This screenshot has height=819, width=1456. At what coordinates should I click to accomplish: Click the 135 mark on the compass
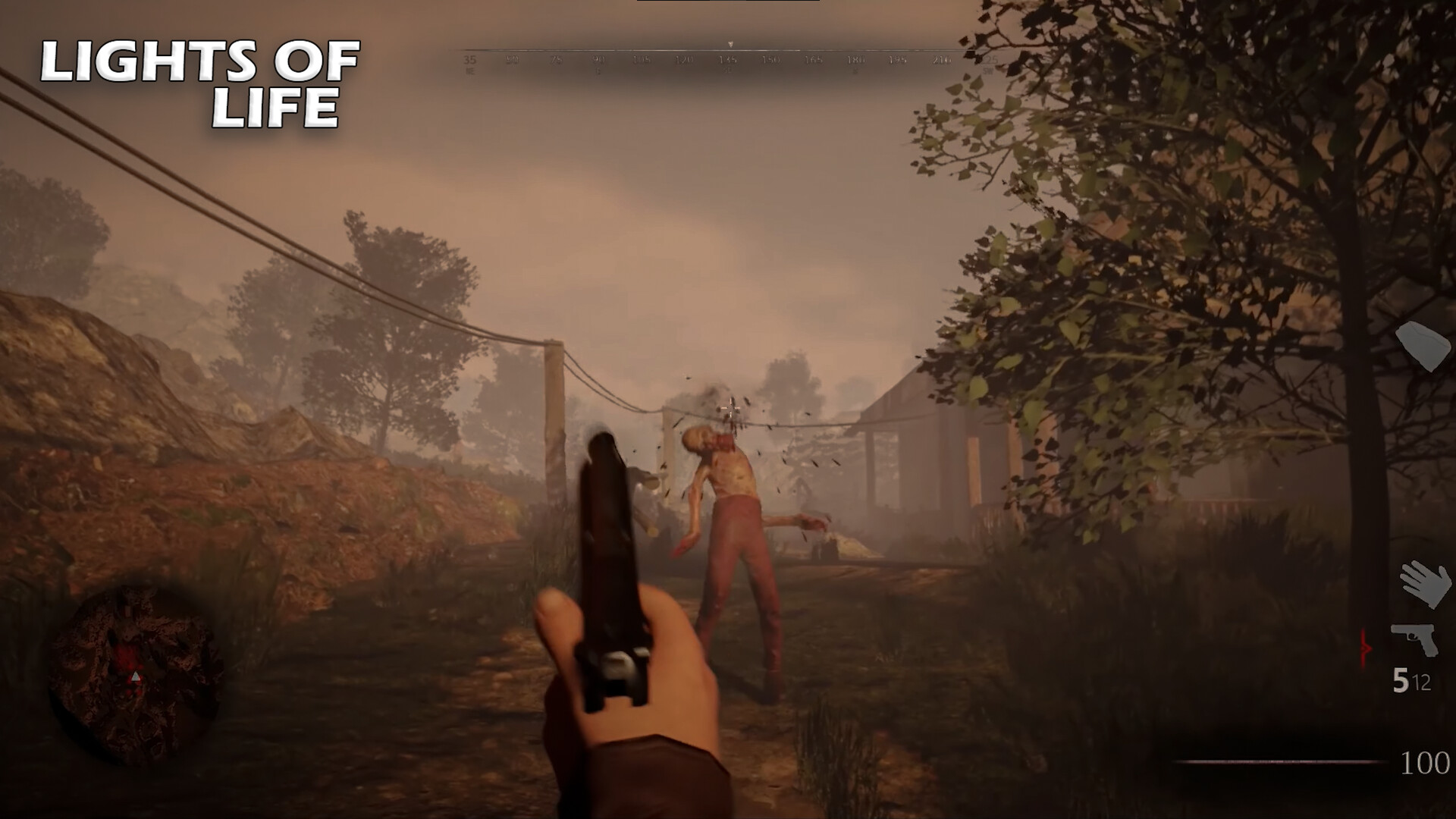click(726, 60)
